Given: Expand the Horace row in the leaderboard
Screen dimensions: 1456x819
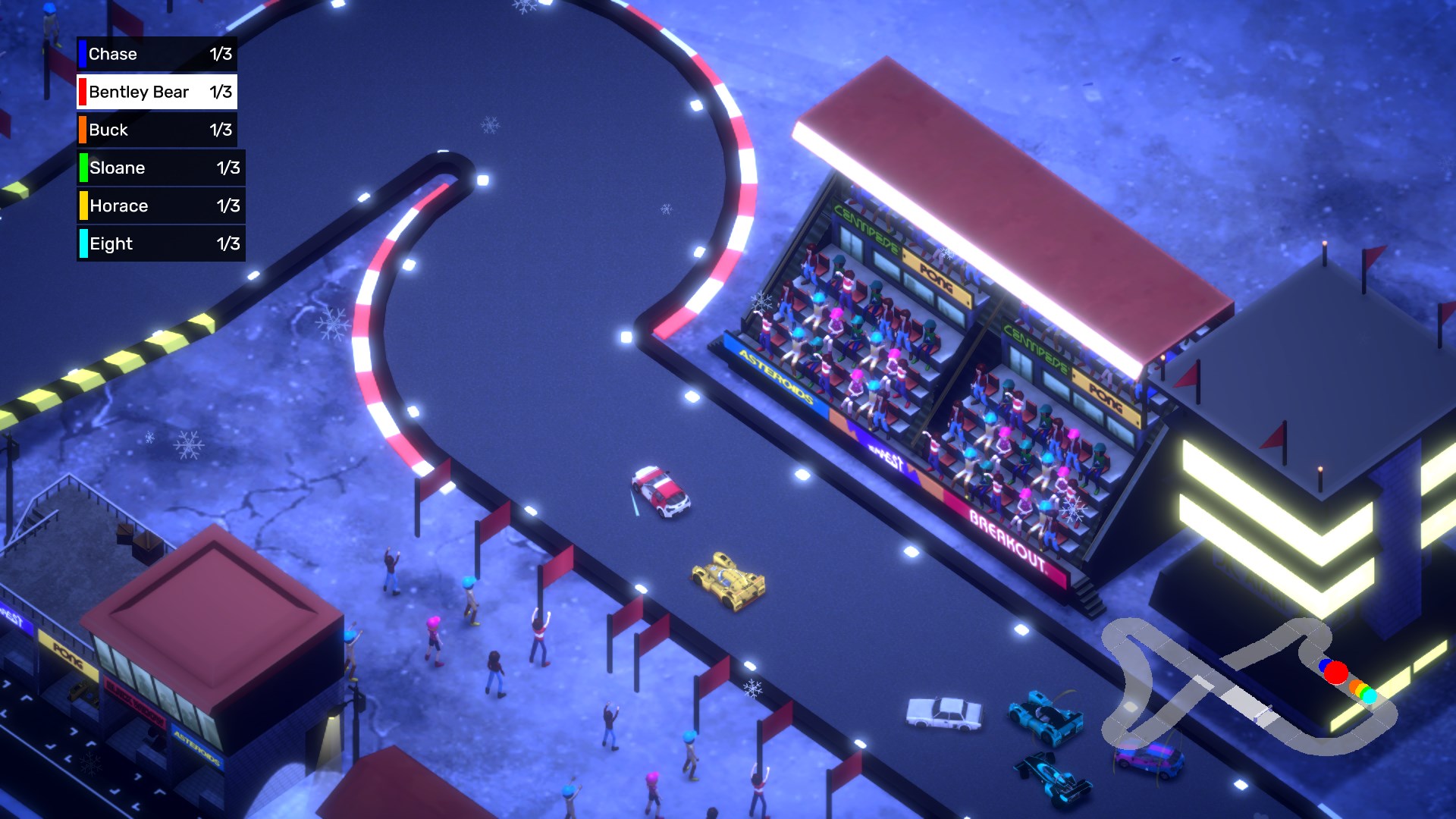Looking at the screenshot, I should tap(159, 206).
